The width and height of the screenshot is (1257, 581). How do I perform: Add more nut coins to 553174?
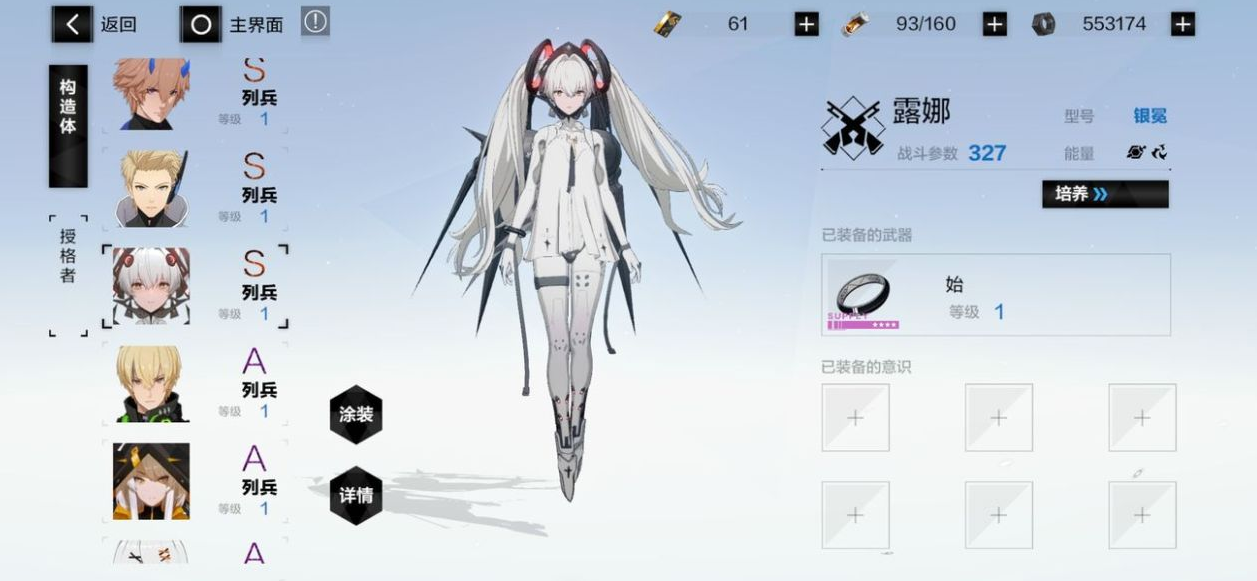1183,24
